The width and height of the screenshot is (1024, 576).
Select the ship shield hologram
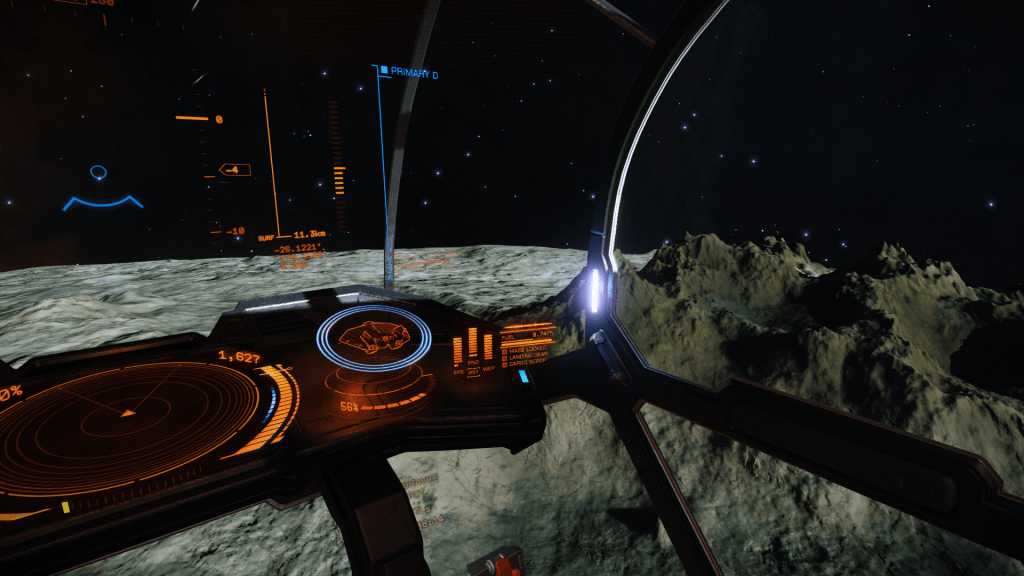pyautogui.click(x=373, y=338)
